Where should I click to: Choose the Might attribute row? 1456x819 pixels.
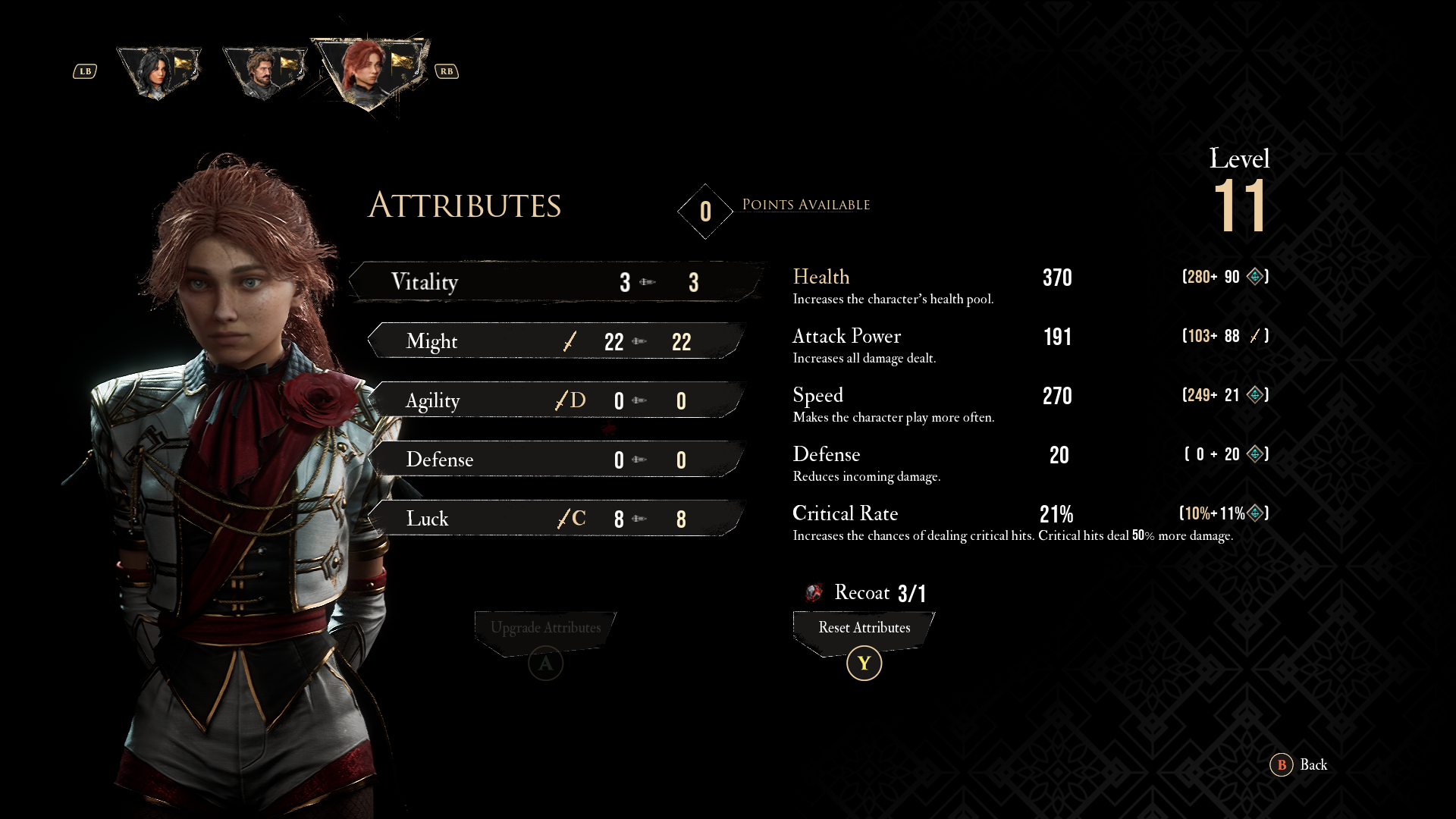click(x=557, y=341)
